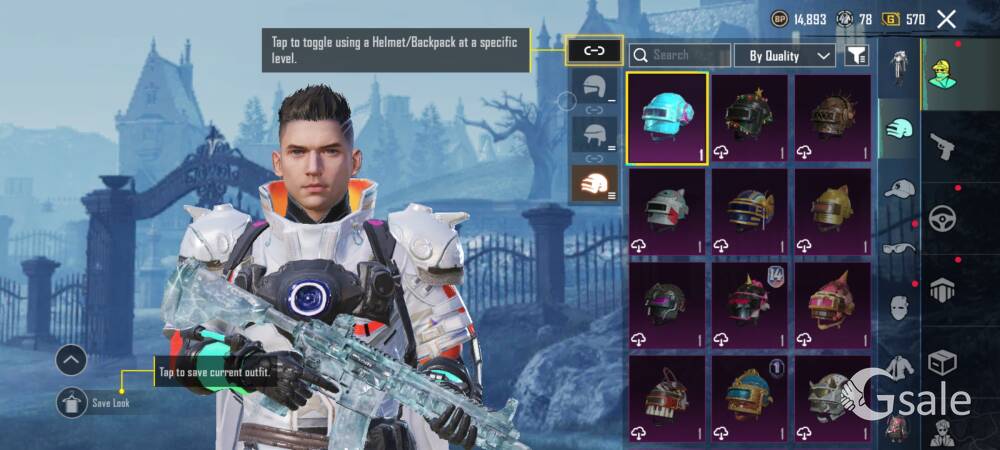The width and height of the screenshot is (1000, 450).
Task: Open the steering wheel vehicle category
Action: pyautogui.click(x=942, y=220)
